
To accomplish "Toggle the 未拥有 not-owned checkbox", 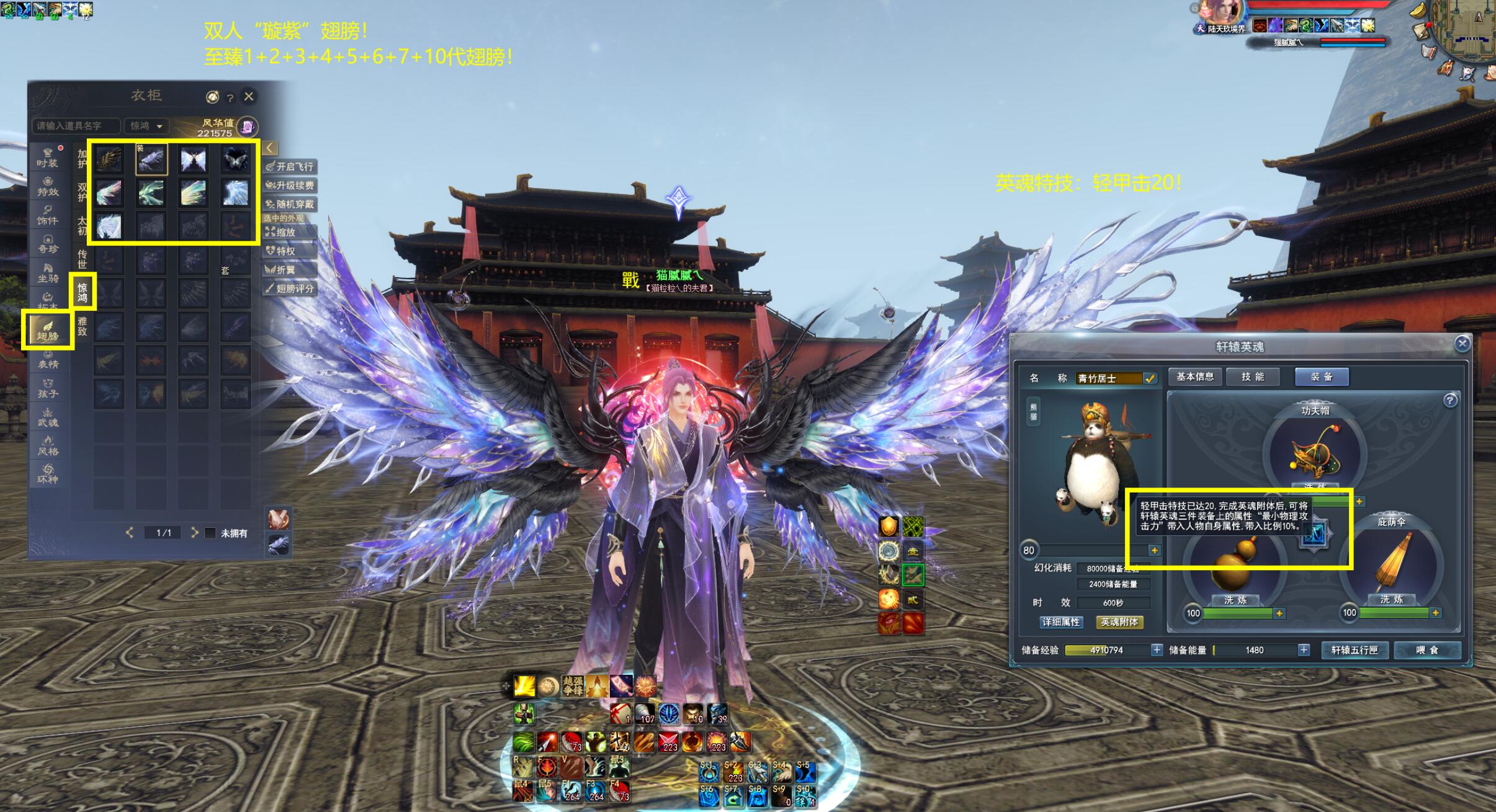I will click(211, 533).
